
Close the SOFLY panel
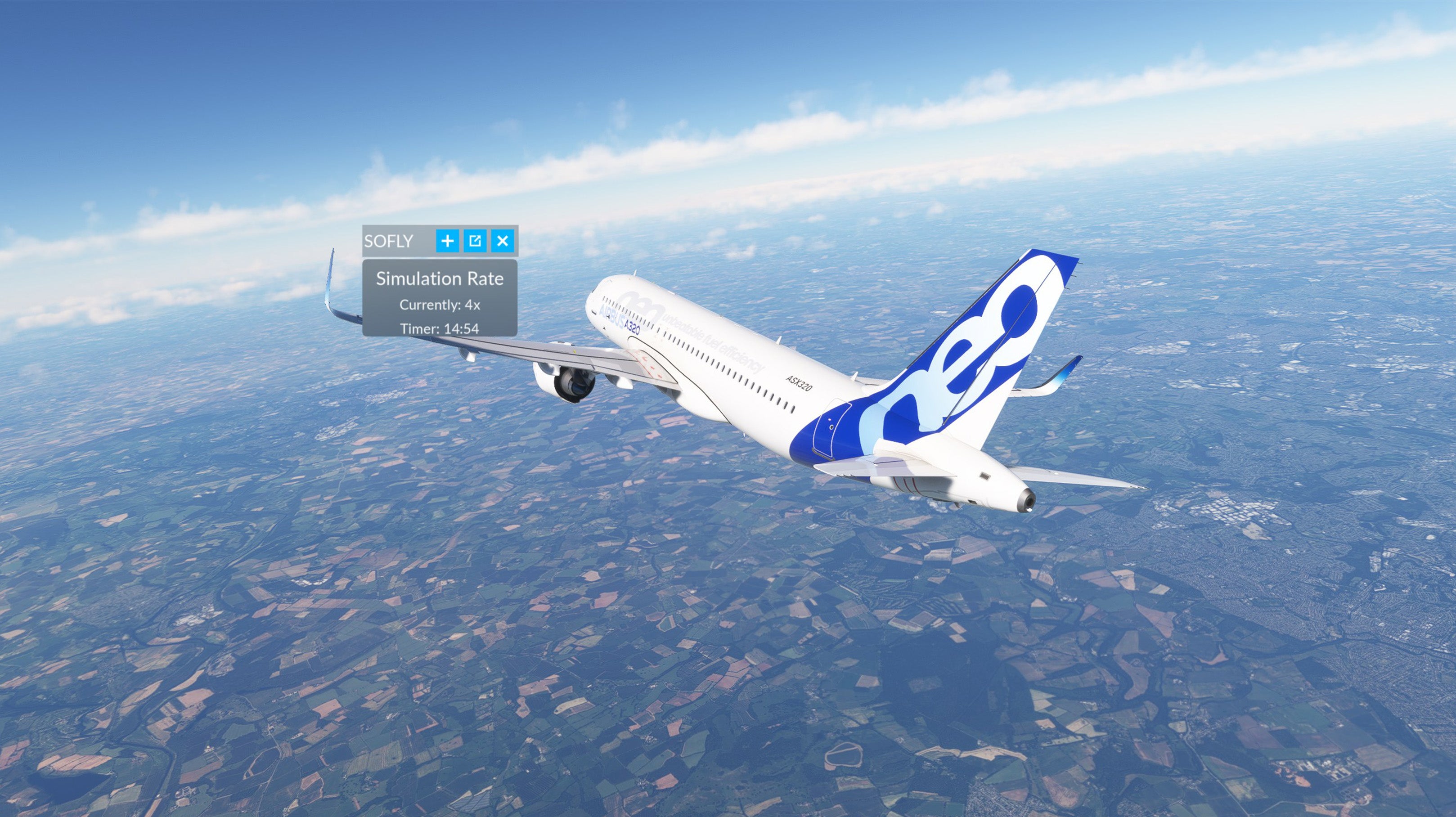[503, 241]
